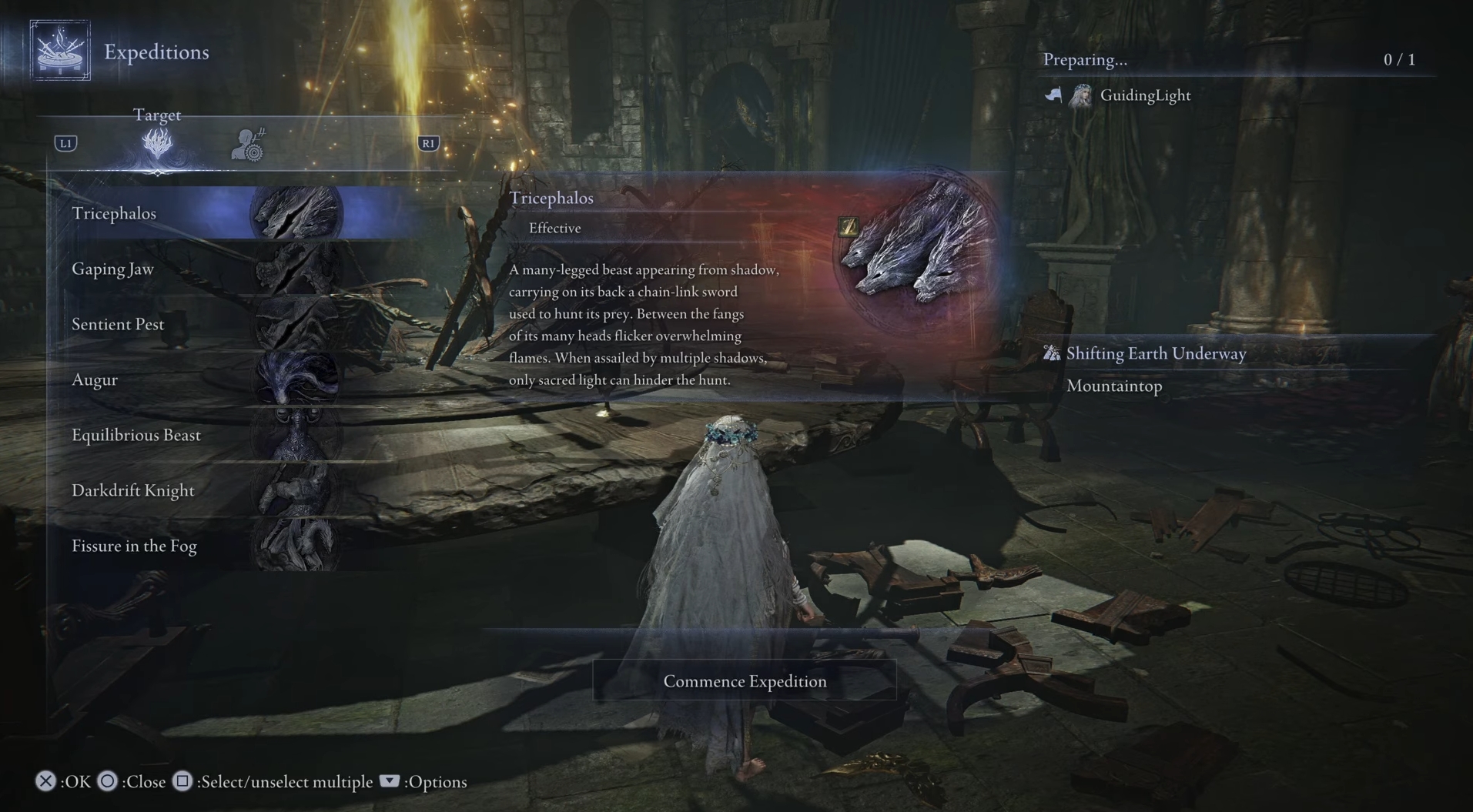Switch to the matchmaking settings tab
The width and height of the screenshot is (1473, 812).
click(x=248, y=144)
